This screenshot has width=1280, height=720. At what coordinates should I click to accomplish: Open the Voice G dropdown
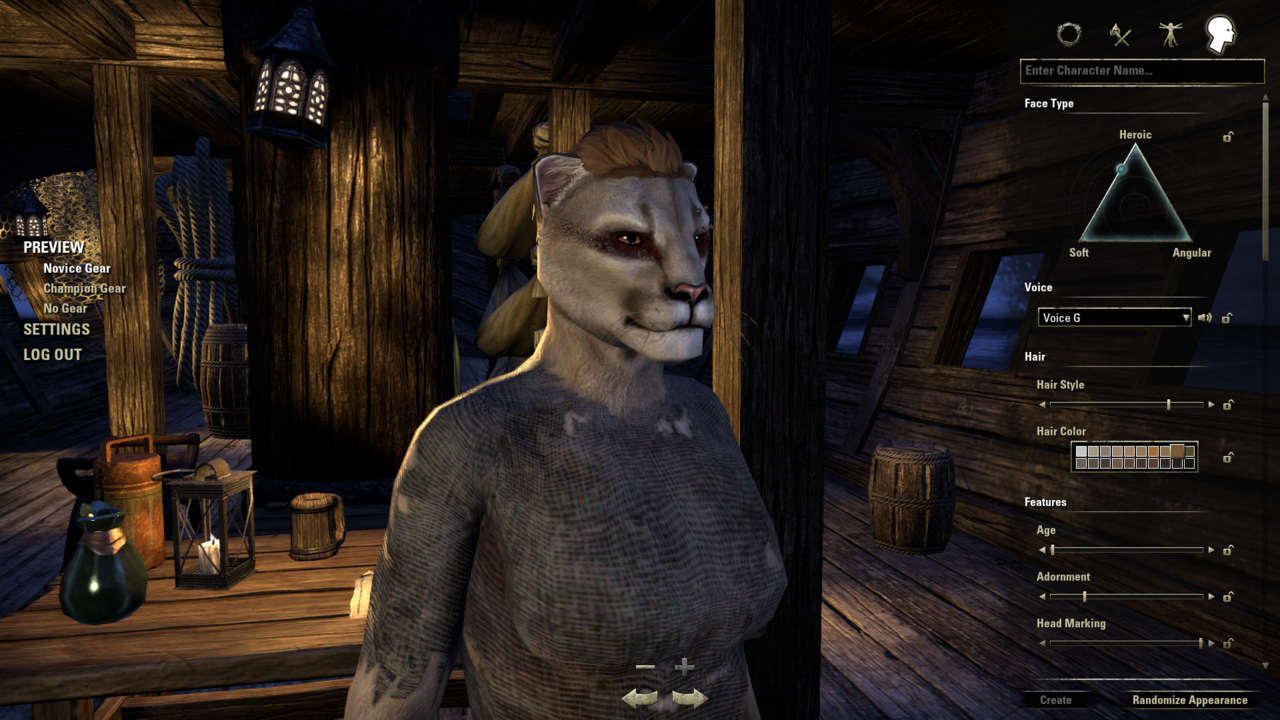click(x=1114, y=318)
